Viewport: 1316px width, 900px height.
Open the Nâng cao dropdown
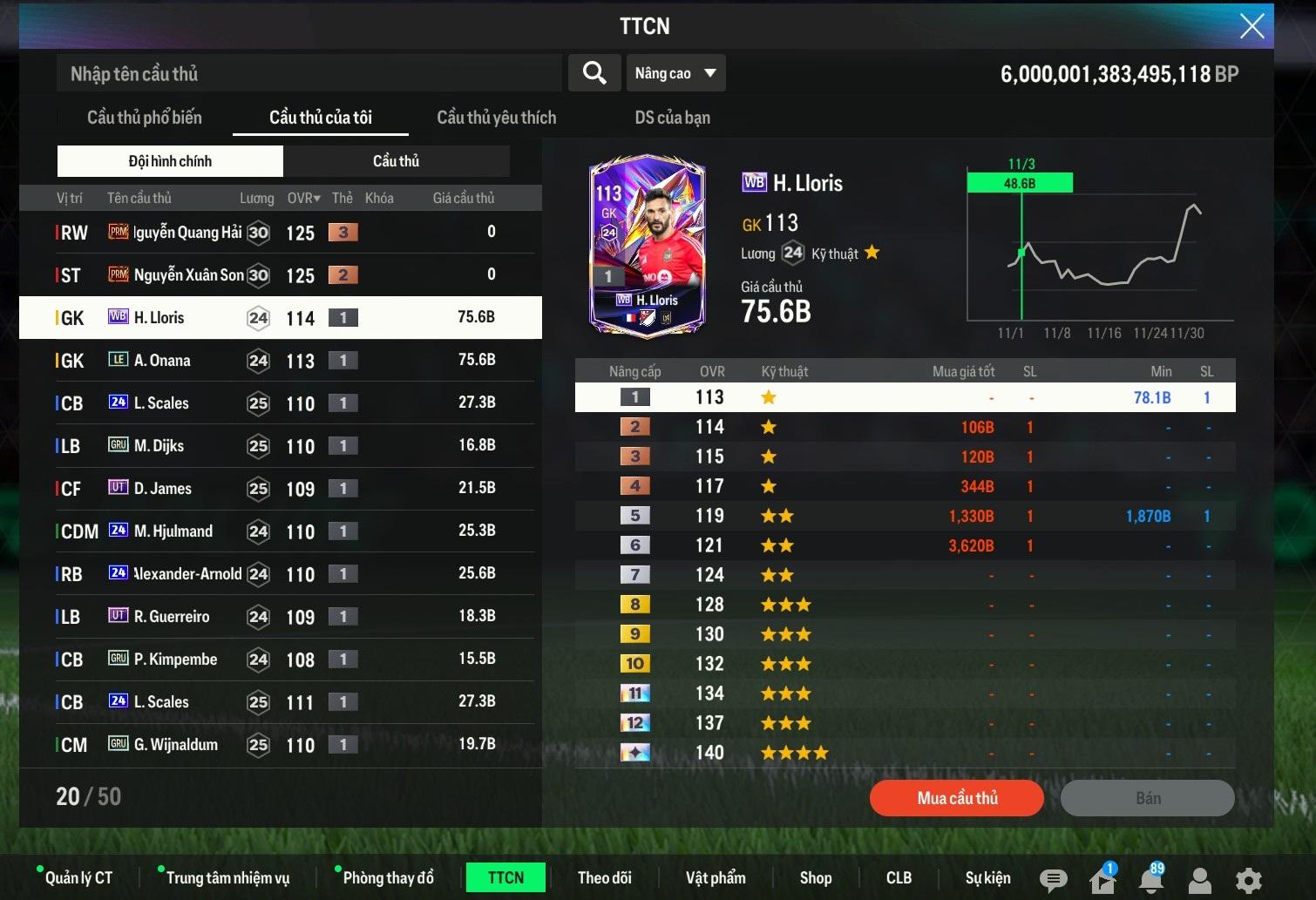[675, 73]
